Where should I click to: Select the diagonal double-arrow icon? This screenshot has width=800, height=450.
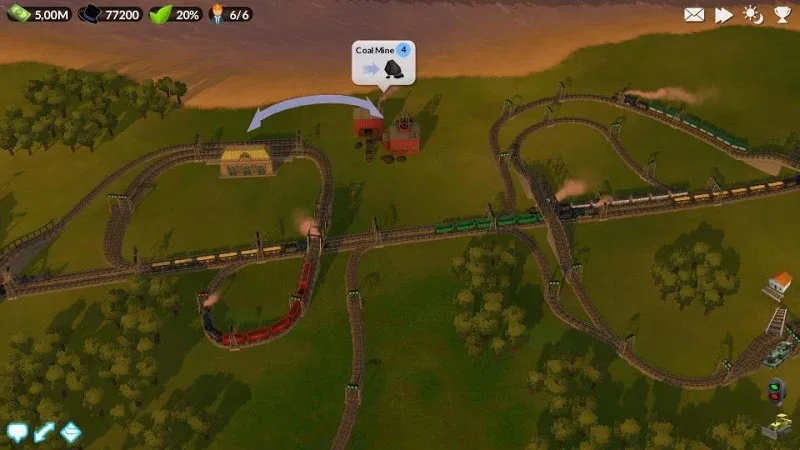click(x=43, y=432)
